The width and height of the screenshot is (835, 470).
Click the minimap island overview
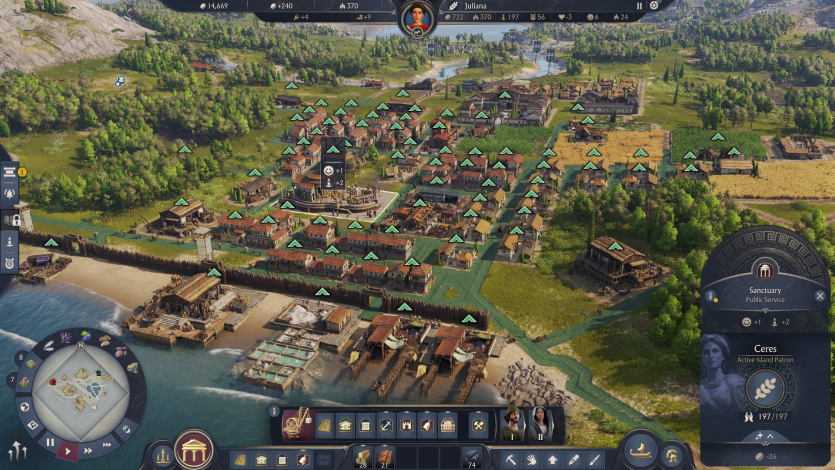pyautogui.click(x=79, y=390)
